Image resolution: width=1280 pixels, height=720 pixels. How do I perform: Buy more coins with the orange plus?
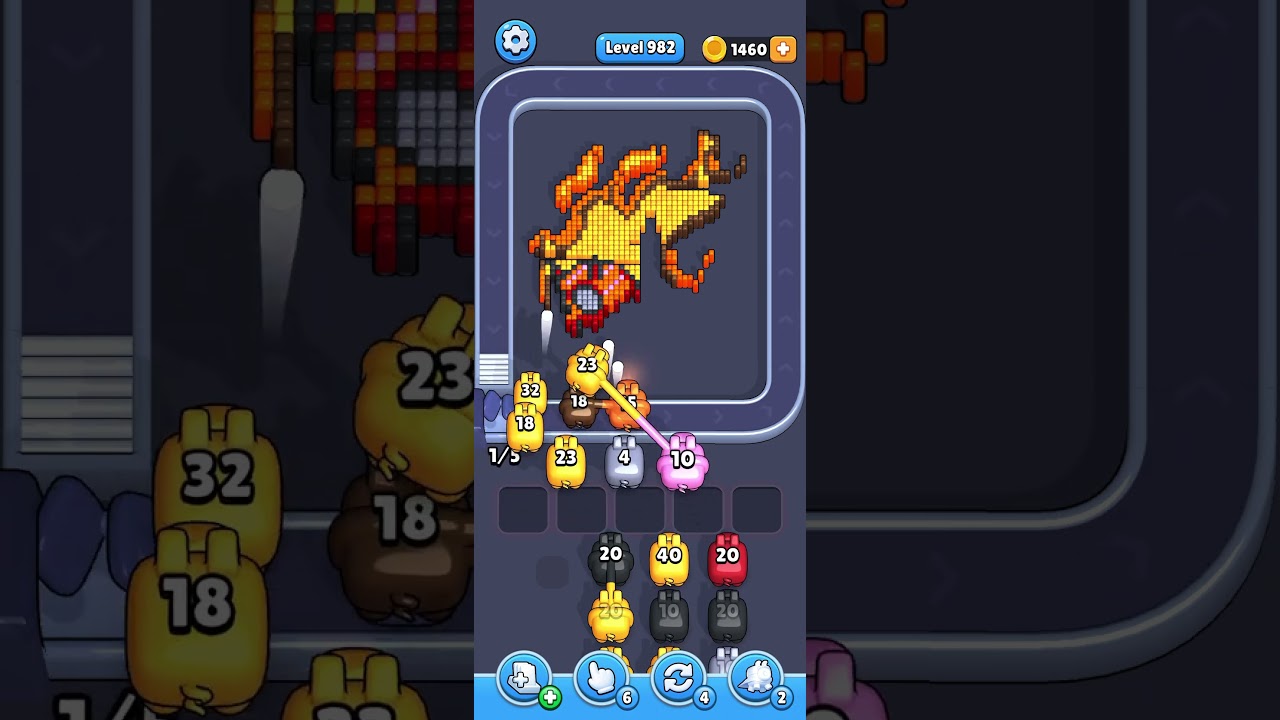(x=783, y=49)
